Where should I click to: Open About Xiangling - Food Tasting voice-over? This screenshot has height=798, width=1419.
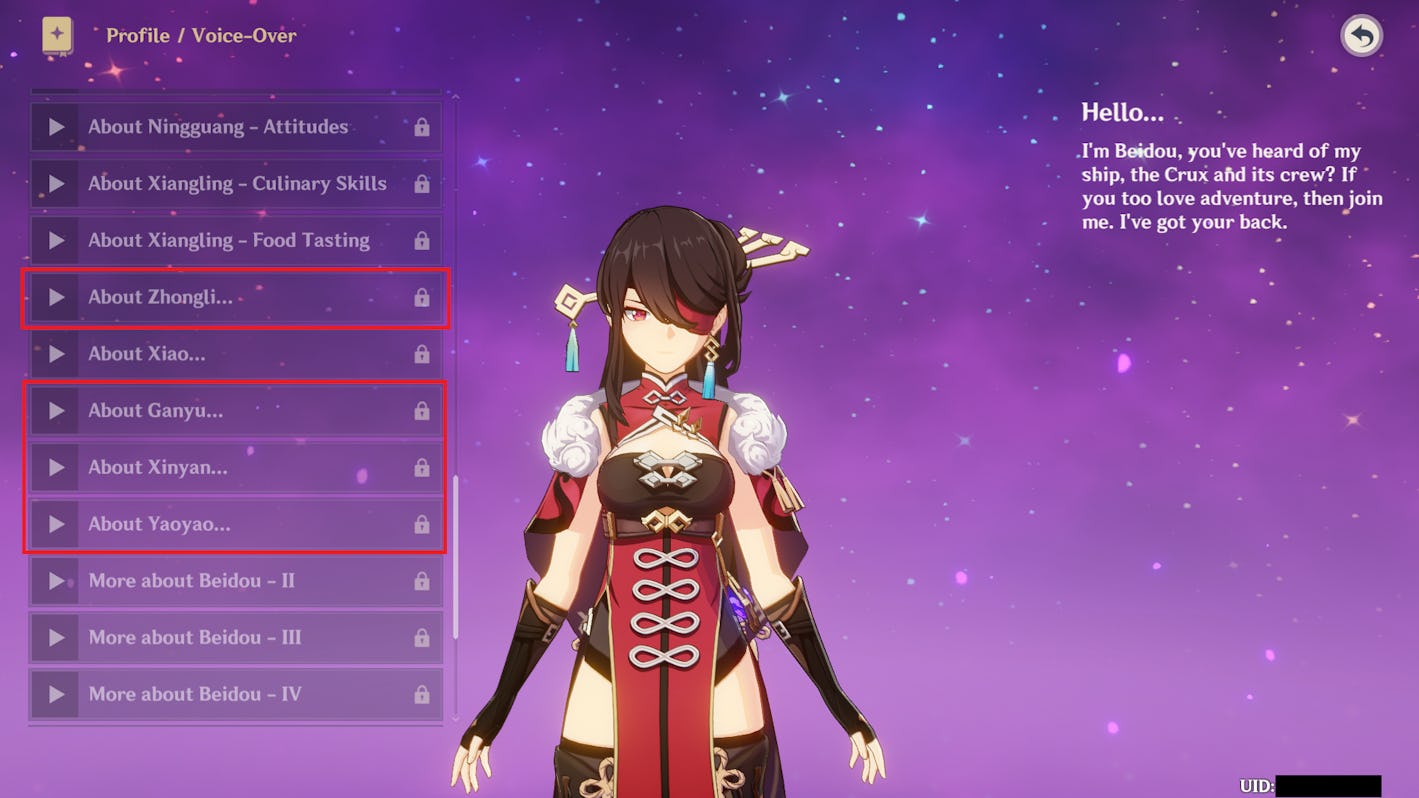click(236, 241)
